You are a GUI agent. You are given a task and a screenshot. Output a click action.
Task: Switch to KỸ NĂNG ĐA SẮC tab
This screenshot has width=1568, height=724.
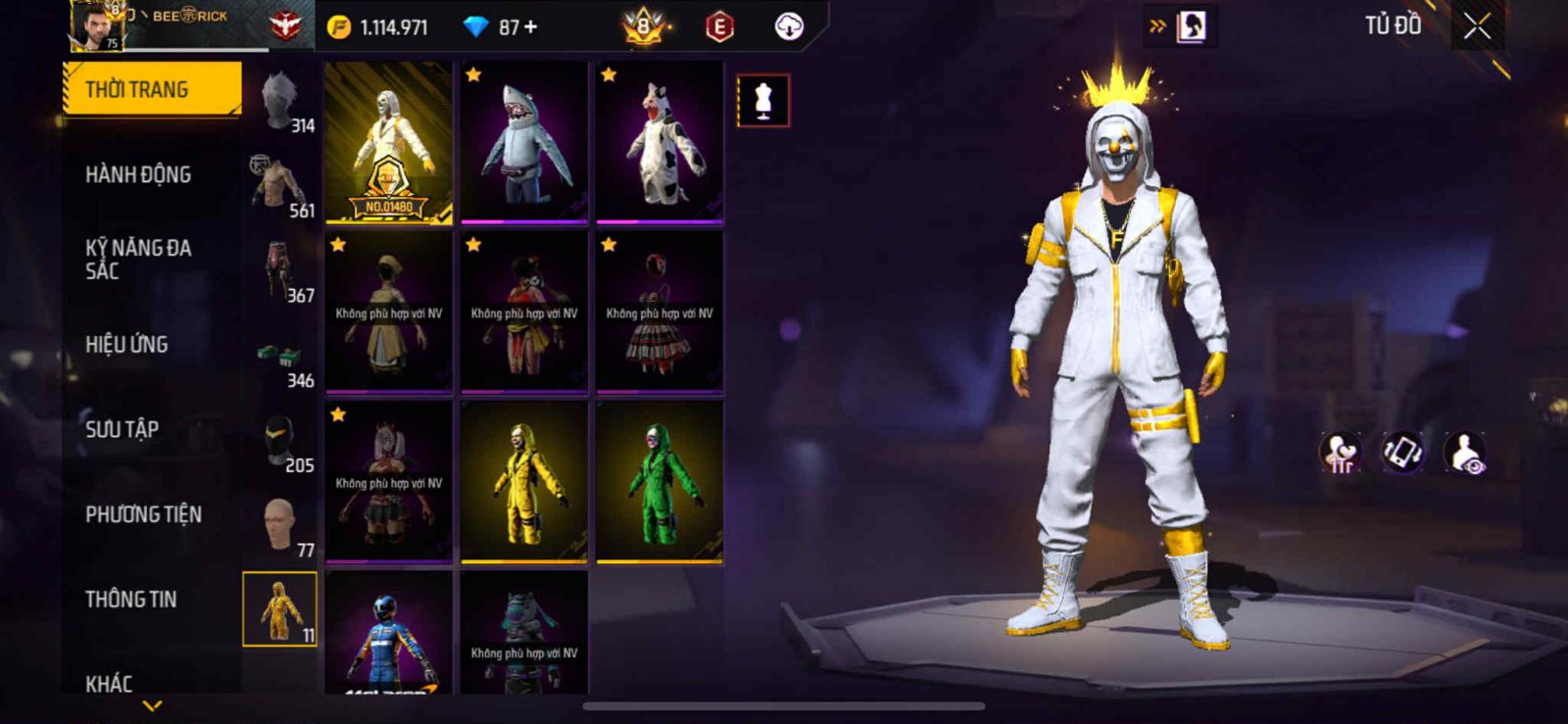coord(138,260)
